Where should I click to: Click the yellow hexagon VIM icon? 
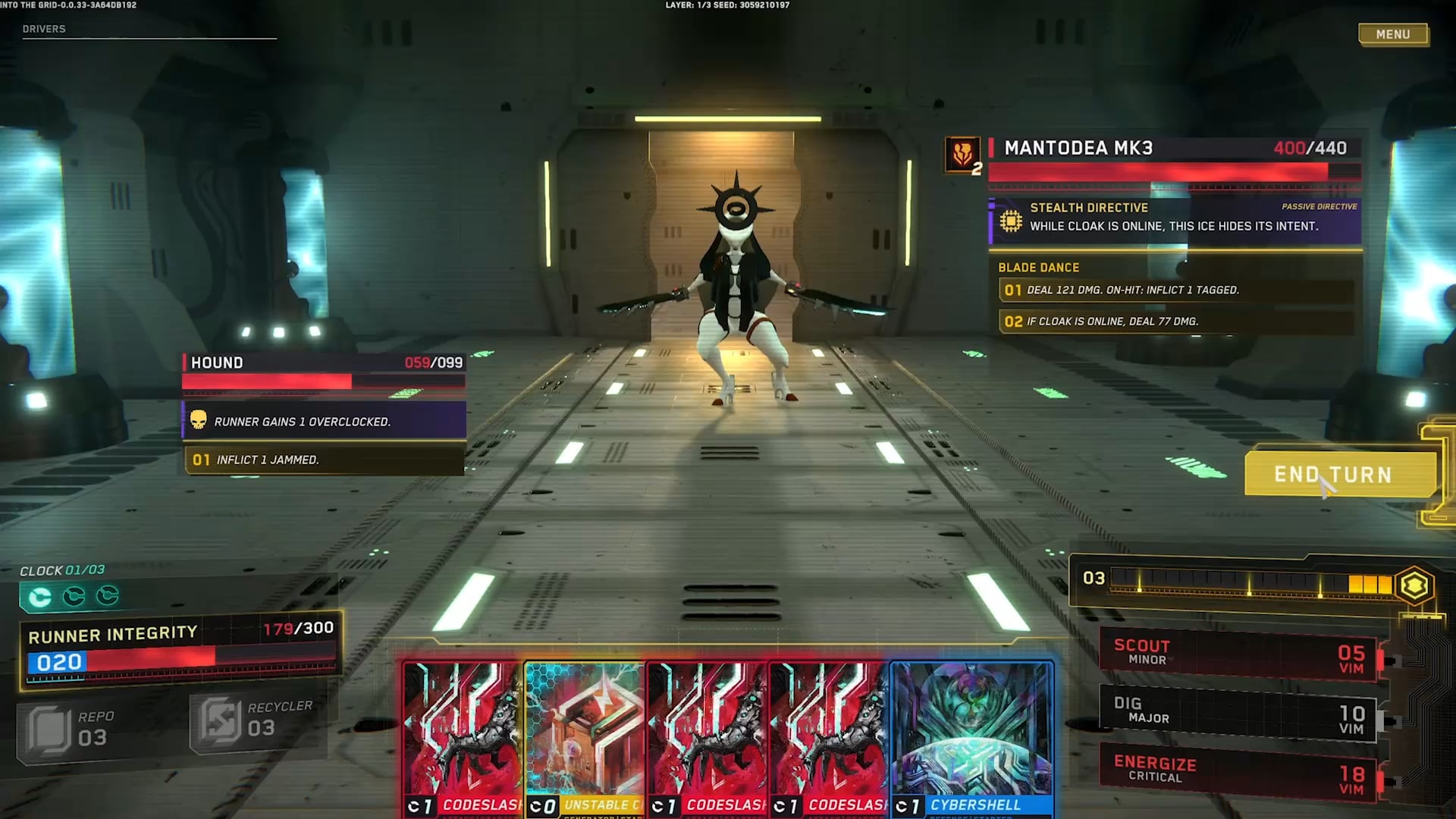1414,585
